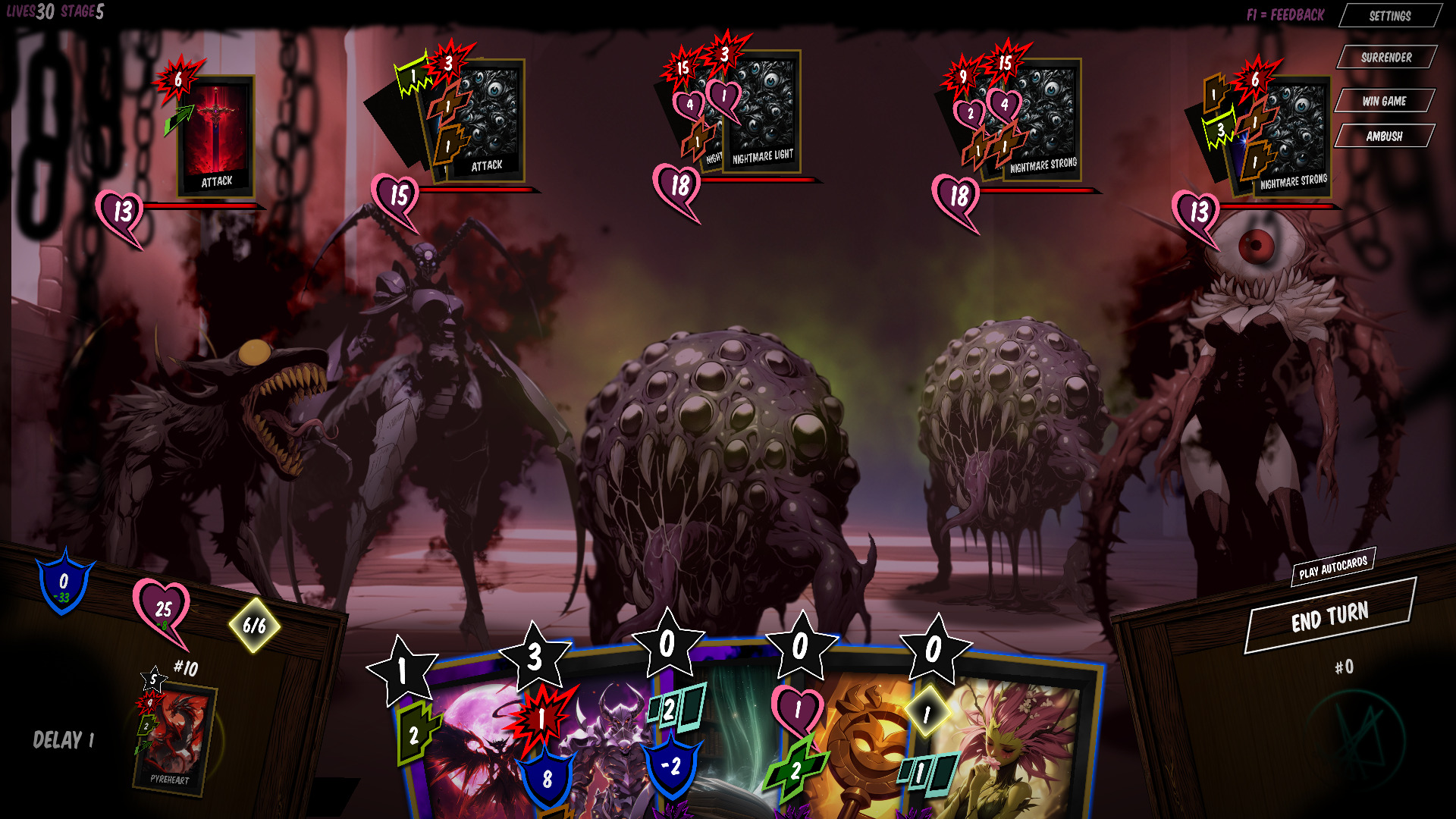Viewport: 1456px width, 819px height.
Task: End the current turn
Action: coord(1329,617)
